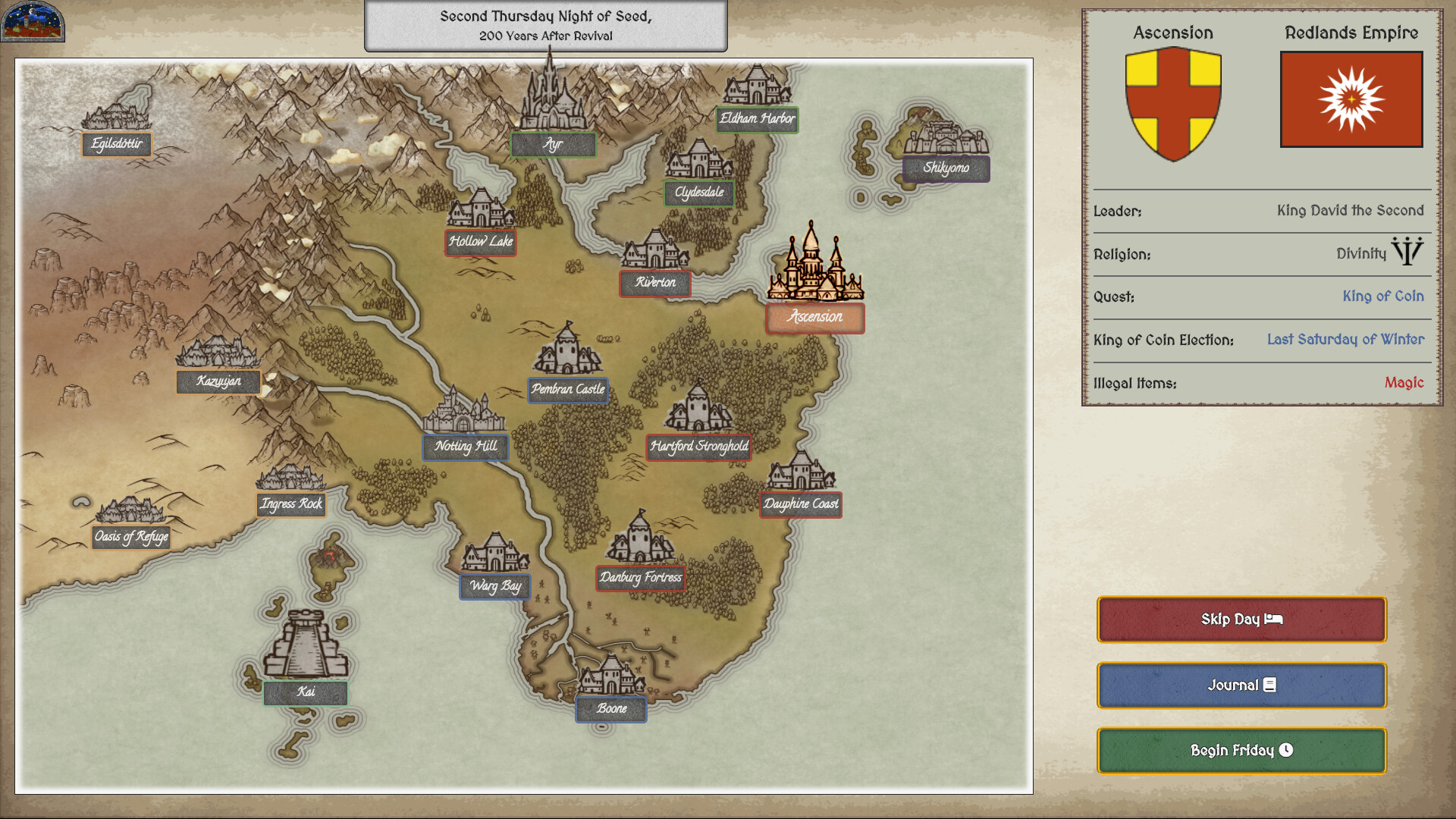Select the Kai pyramid island
The height and width of the screenshot is (819, 1456).
click(306, 692)
